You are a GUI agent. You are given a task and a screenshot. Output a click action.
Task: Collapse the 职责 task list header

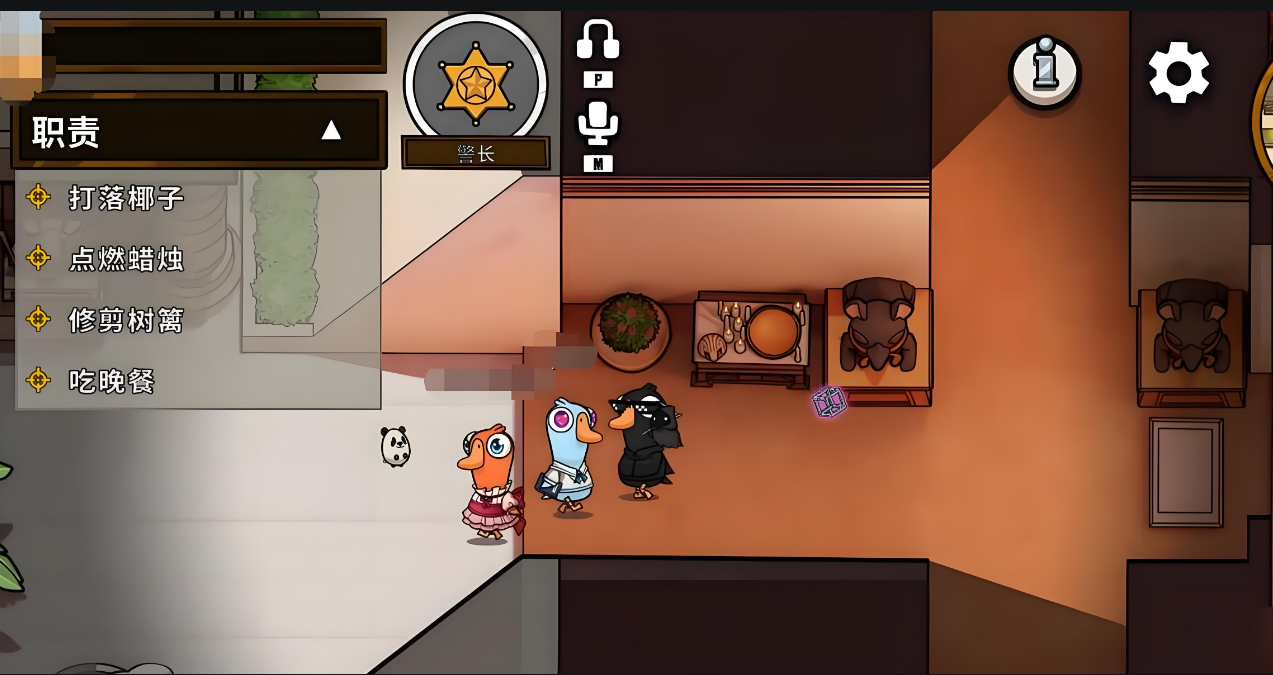330,130
